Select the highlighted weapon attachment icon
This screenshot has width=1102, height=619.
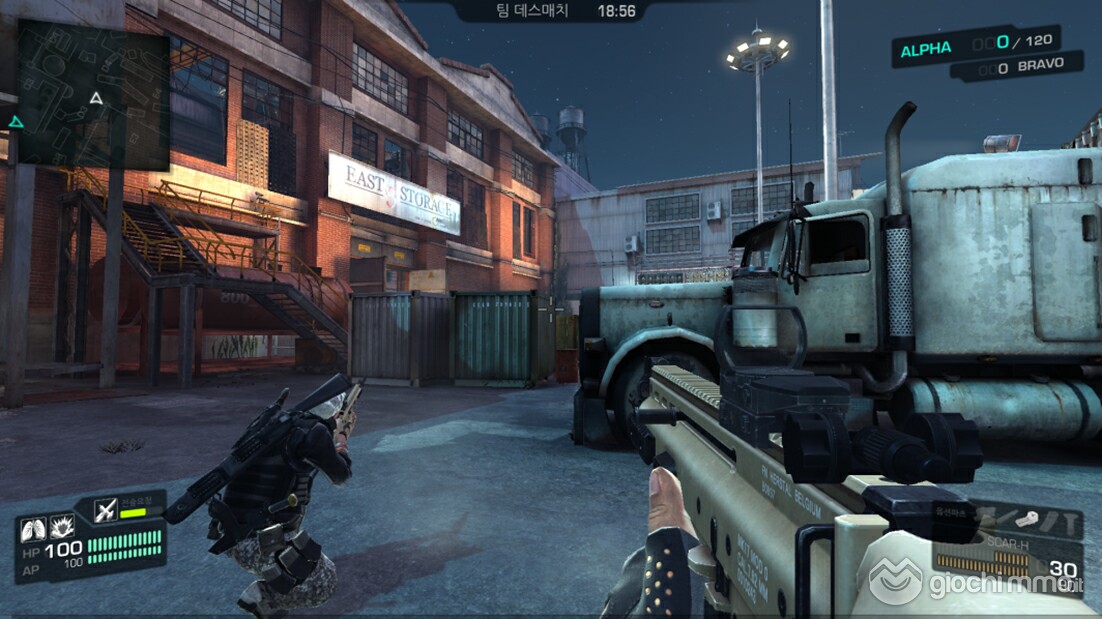coord(1027,519)
